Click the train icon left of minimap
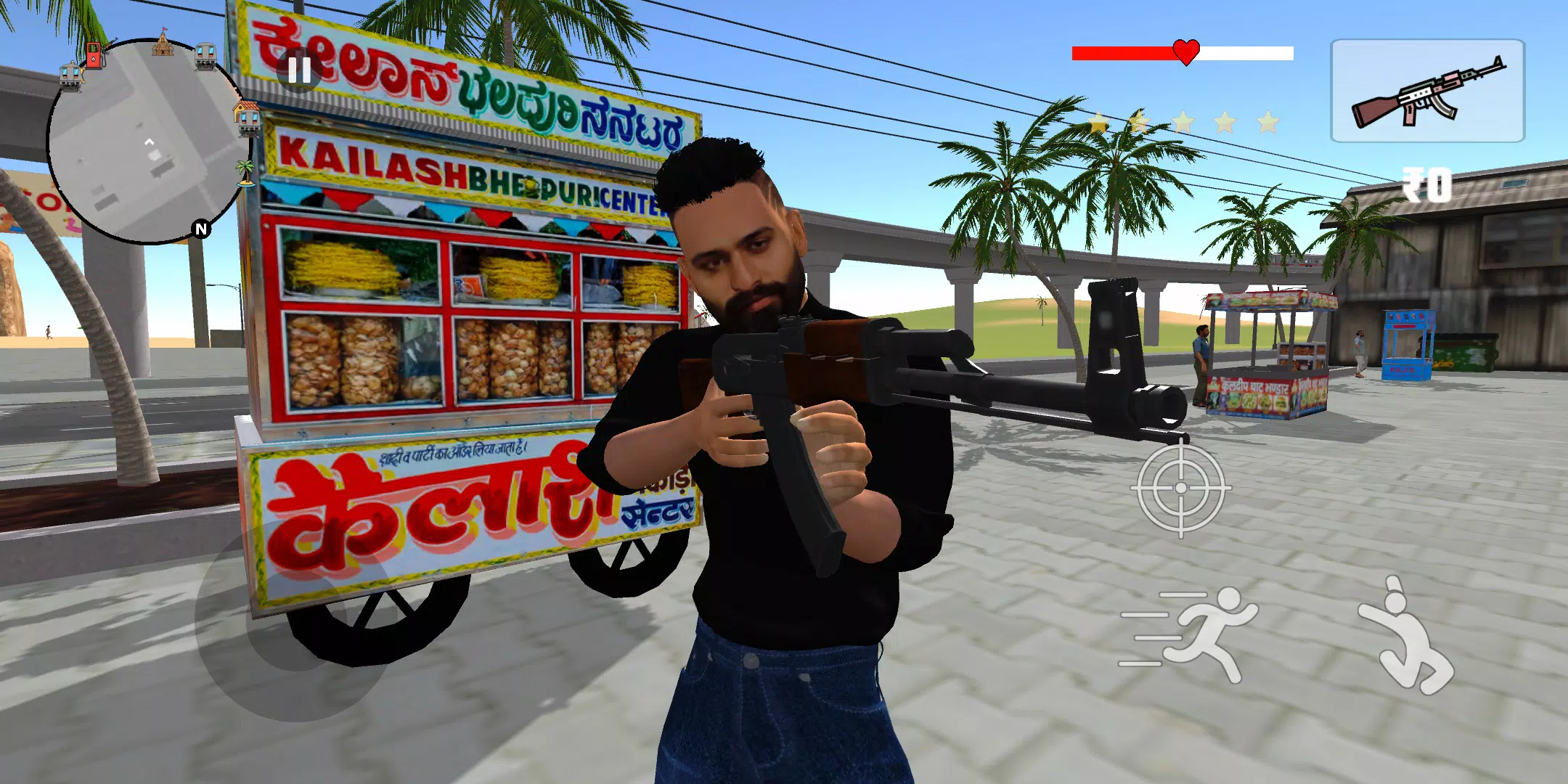The height and width of the screenshot is (784, 1568). click(72, 75)
